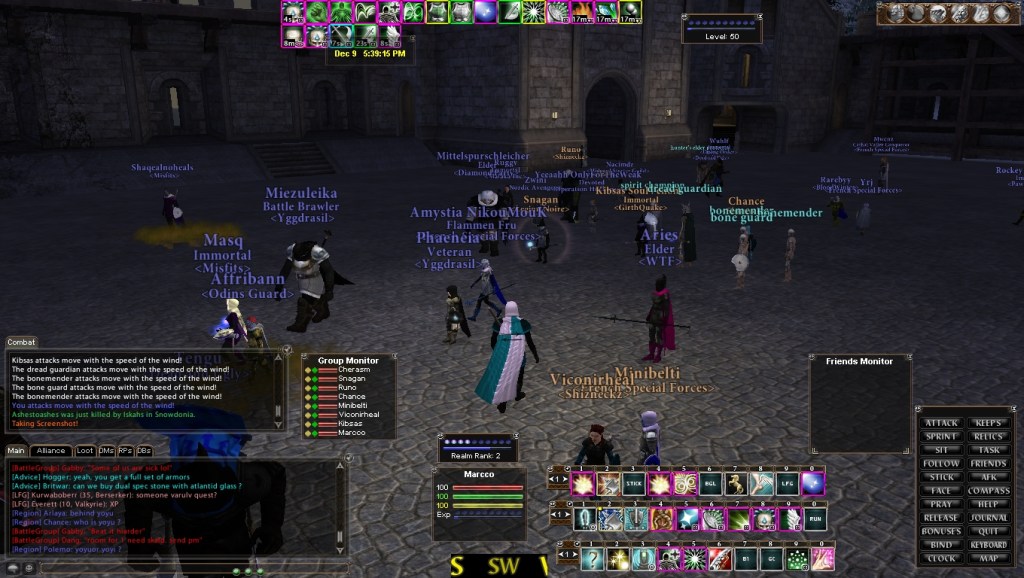Select Snagan in the Group Monitor

pos(351,379)
